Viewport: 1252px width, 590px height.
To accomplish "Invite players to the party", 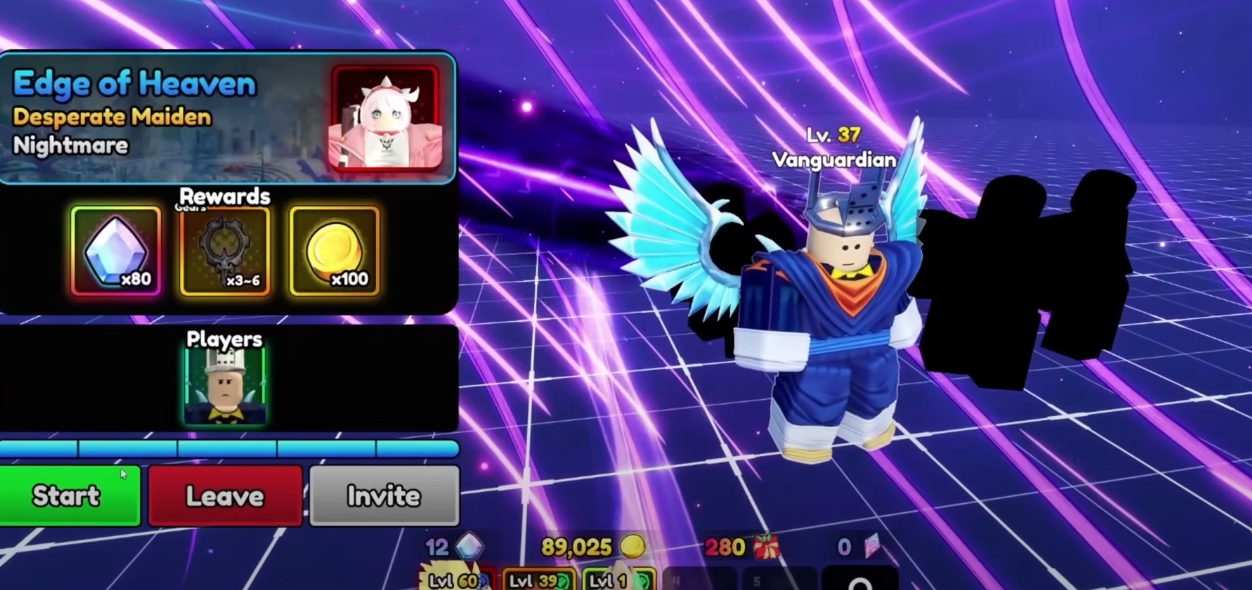I will tap(384, 496).
